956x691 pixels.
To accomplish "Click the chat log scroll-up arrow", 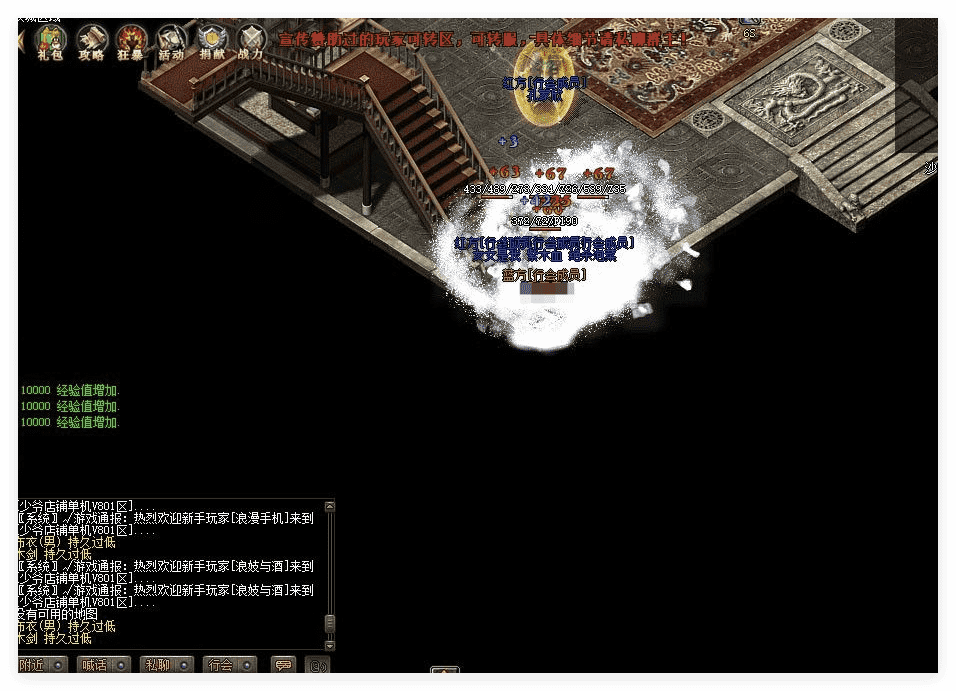I will coord(330,507).
